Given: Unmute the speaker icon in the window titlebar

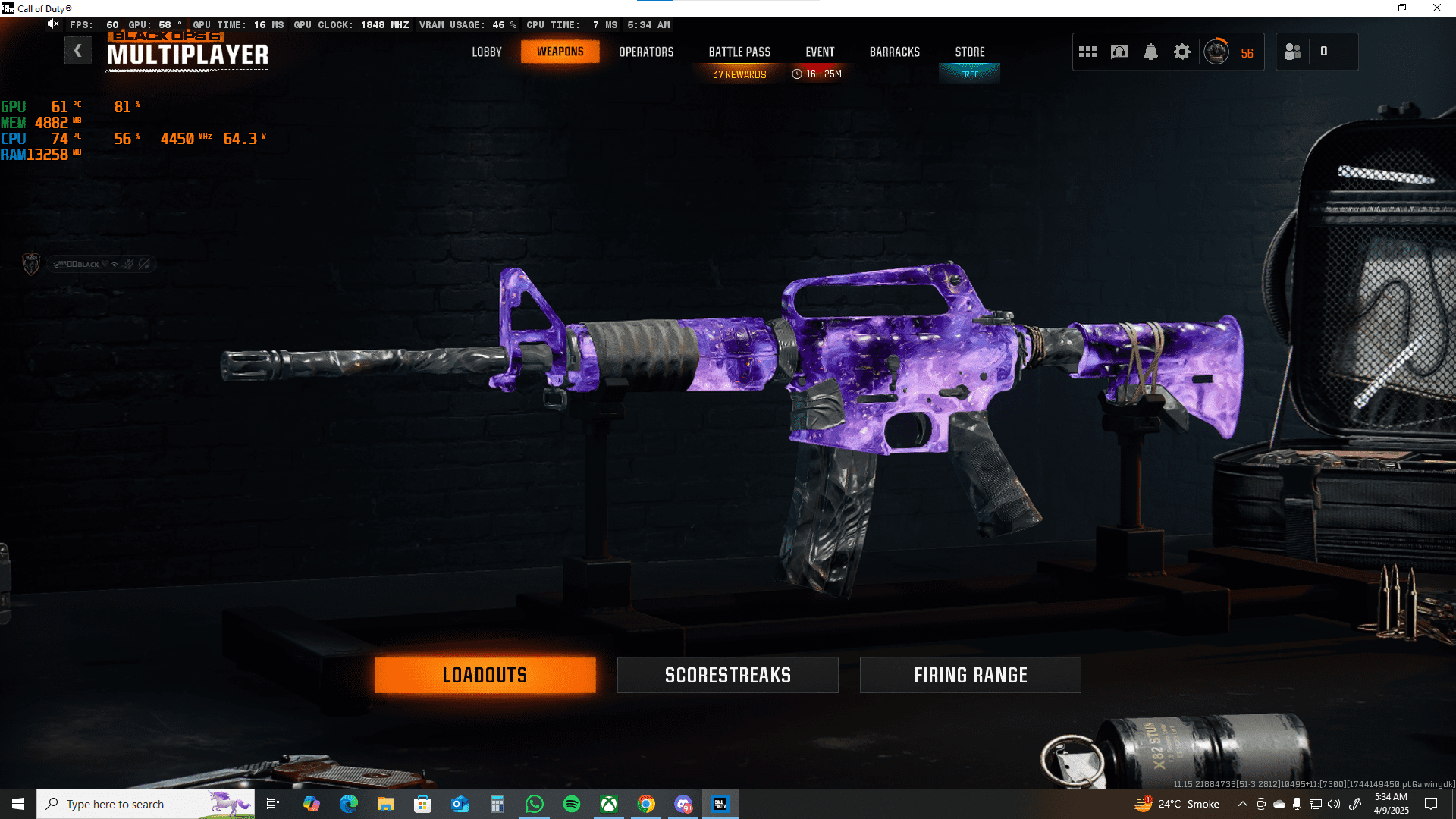Looking at the screenshot, I should click(x=52, y=24).
